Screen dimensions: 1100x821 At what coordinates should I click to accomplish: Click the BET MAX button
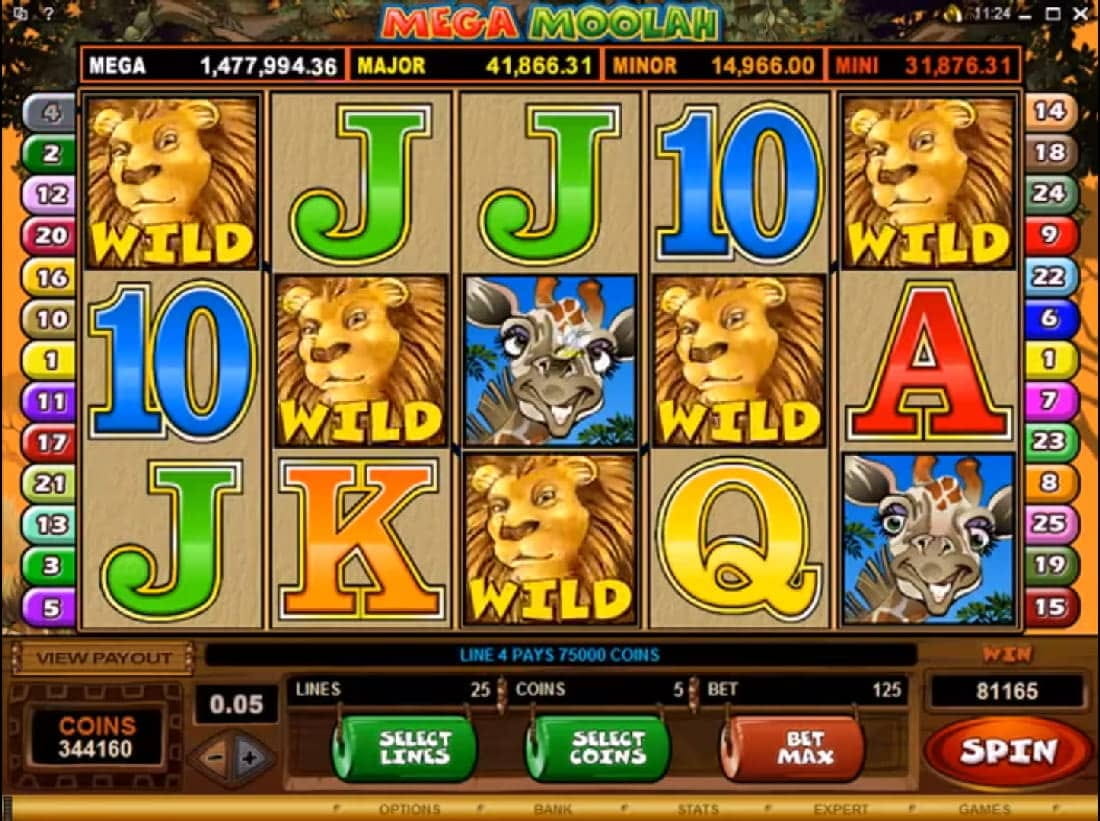pos(793,748)
